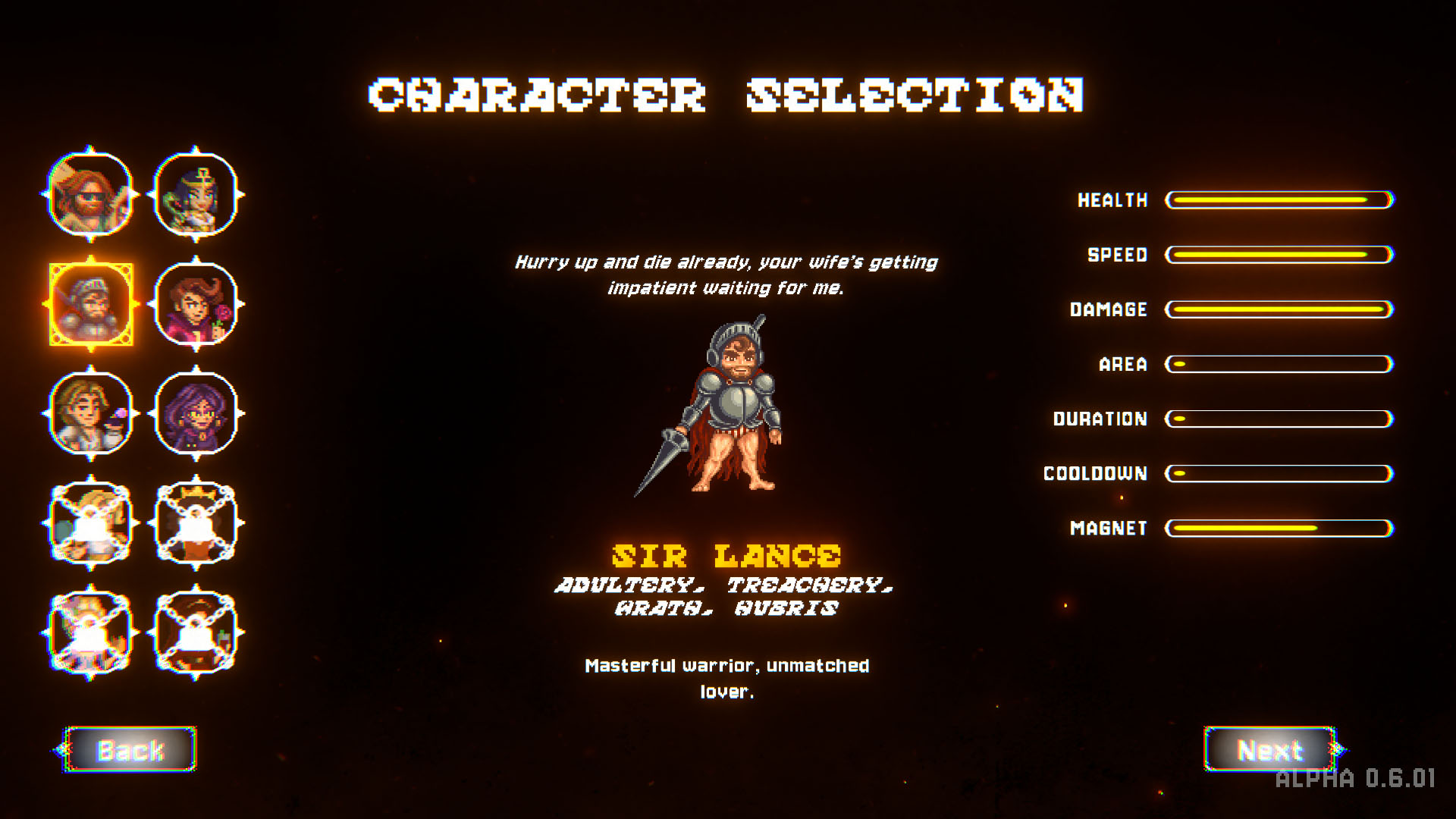Click the Speed stat bar
The image size is (1456, 819).
tap(1279, 255)
